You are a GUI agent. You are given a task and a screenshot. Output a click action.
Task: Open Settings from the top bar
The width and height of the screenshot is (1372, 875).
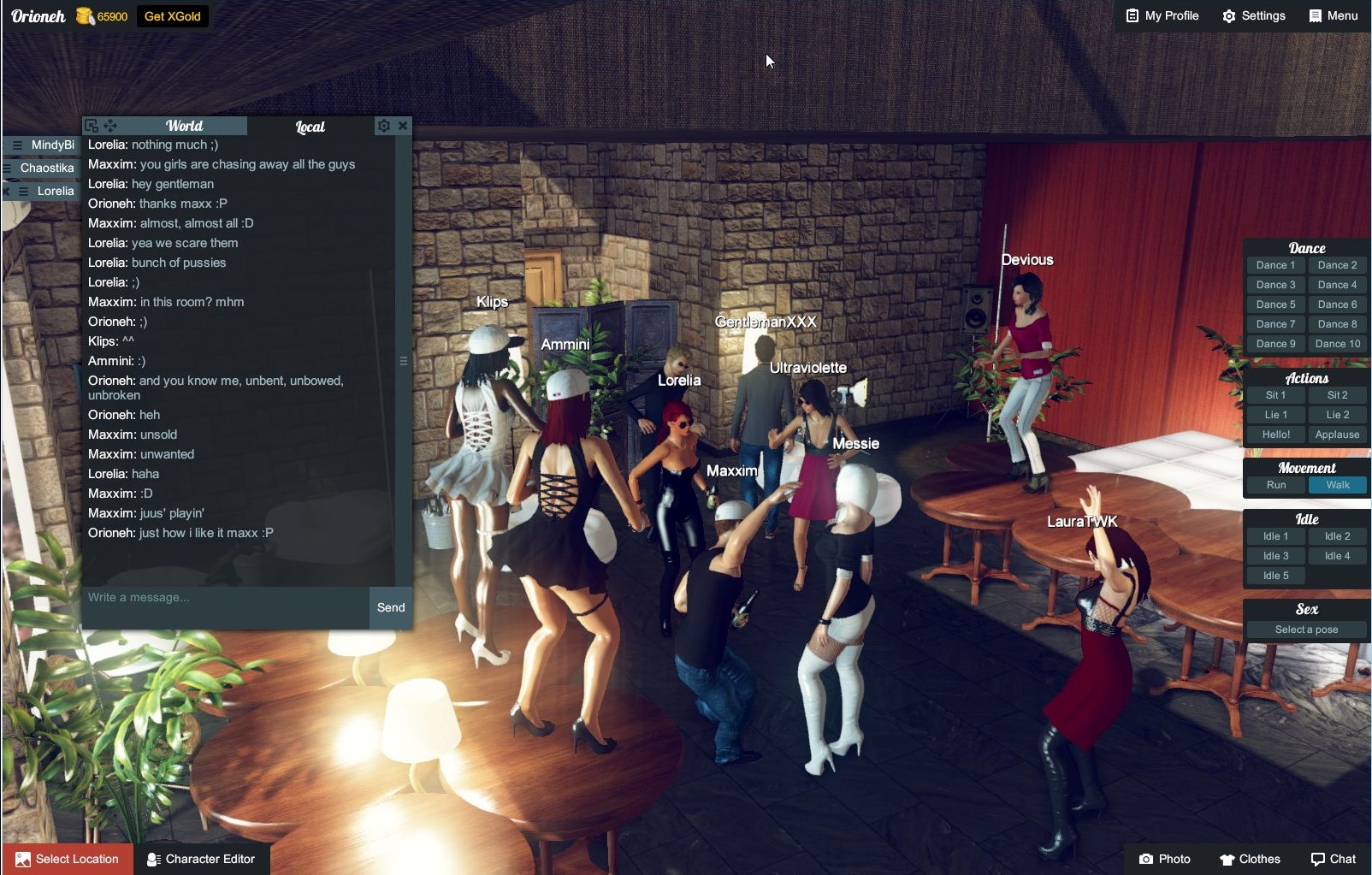(x=1254, y=15)
